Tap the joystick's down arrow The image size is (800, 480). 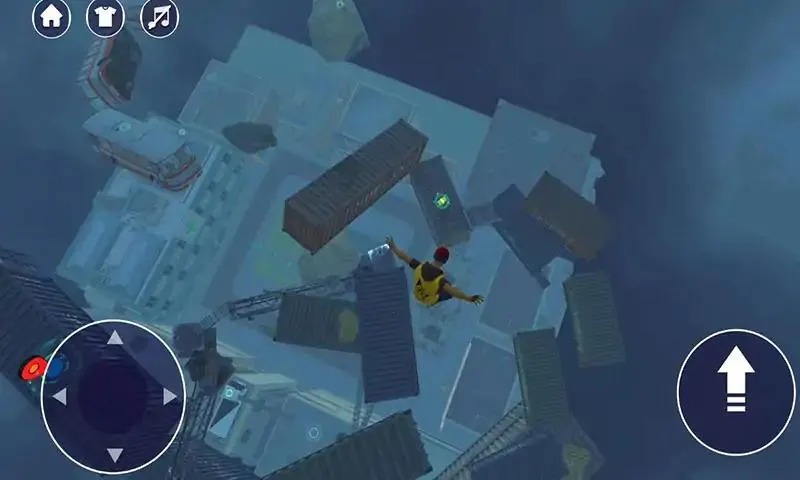[x=115, y=455]
